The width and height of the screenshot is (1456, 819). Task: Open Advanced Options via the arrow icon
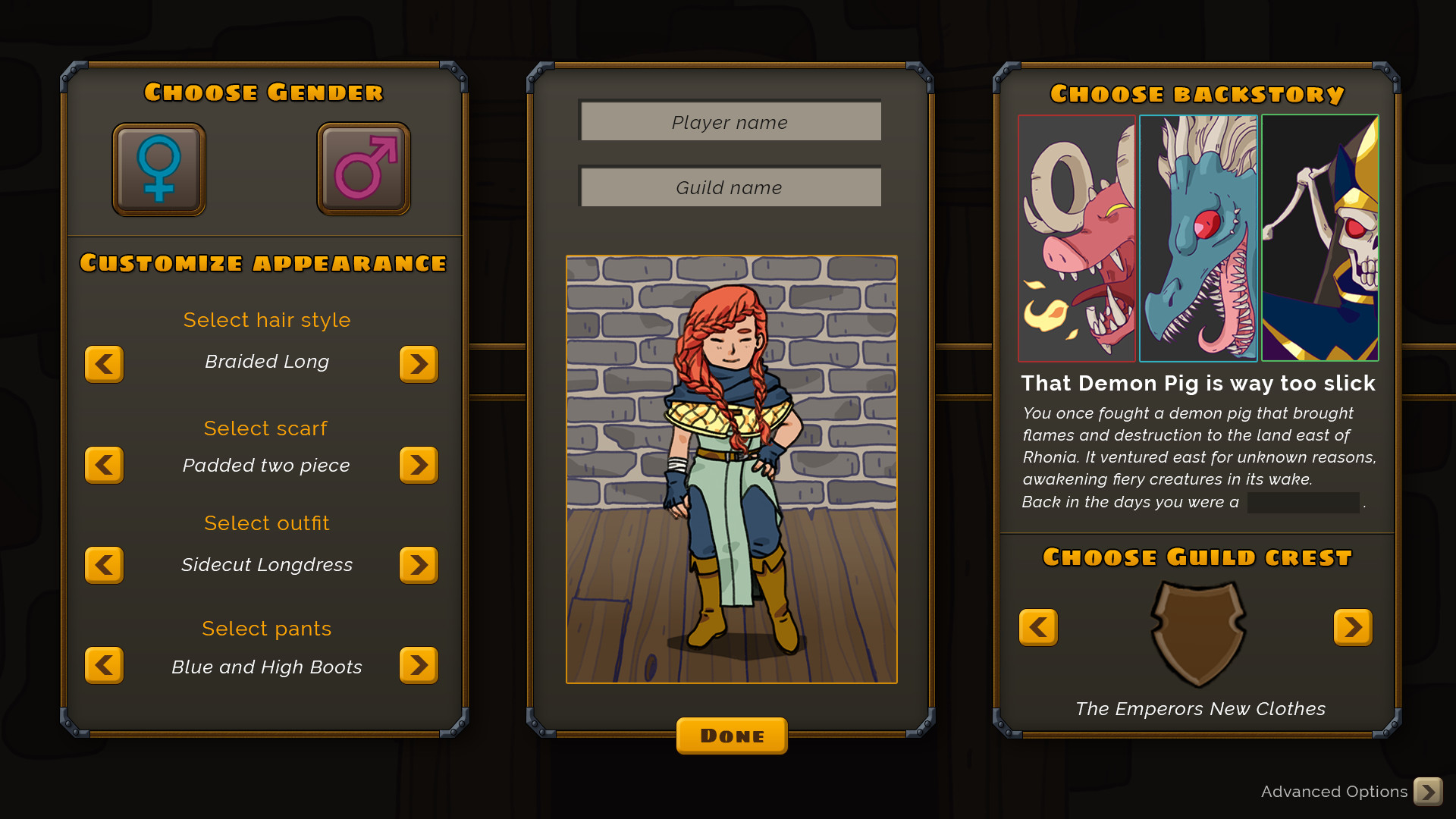(1430, 791)
